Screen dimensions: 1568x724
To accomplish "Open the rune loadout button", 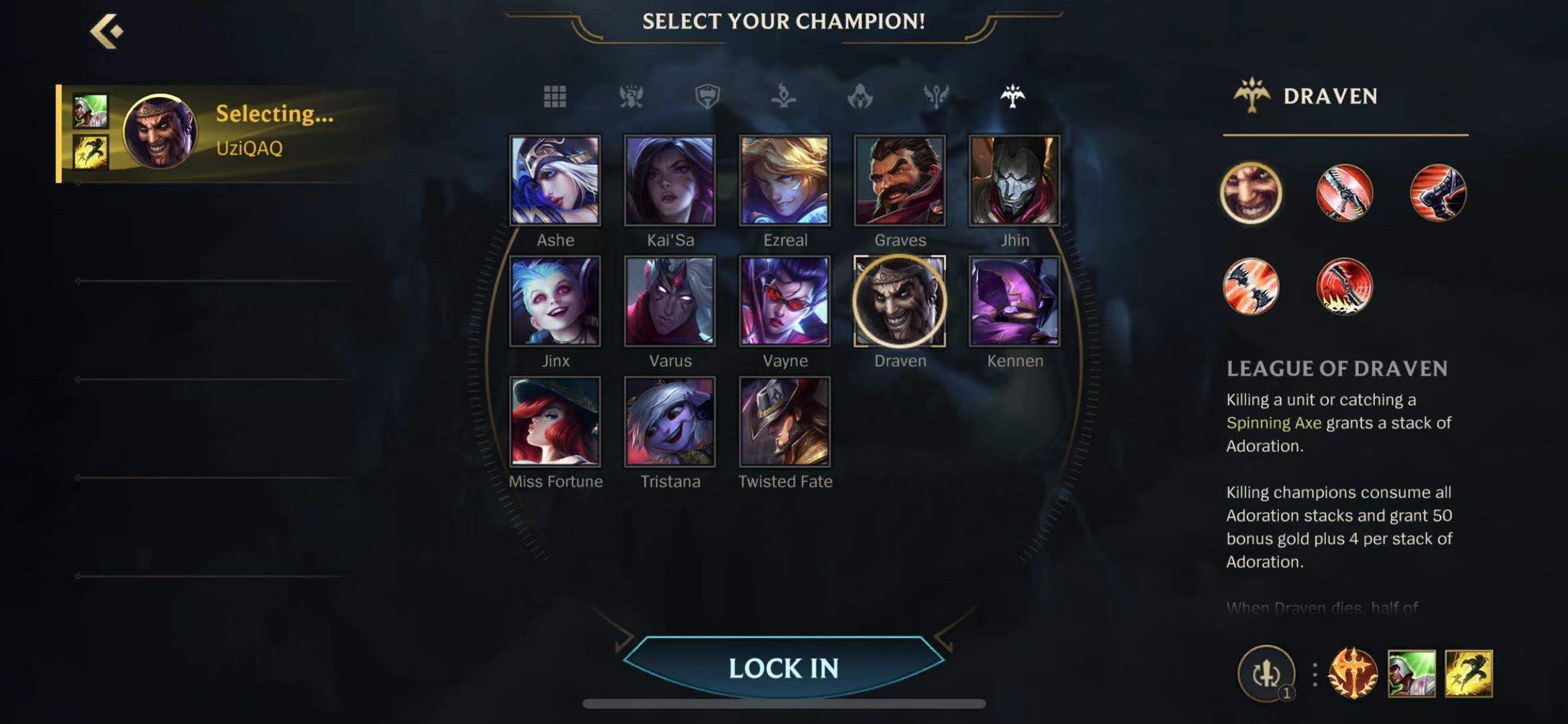I will coord(1266,674).
